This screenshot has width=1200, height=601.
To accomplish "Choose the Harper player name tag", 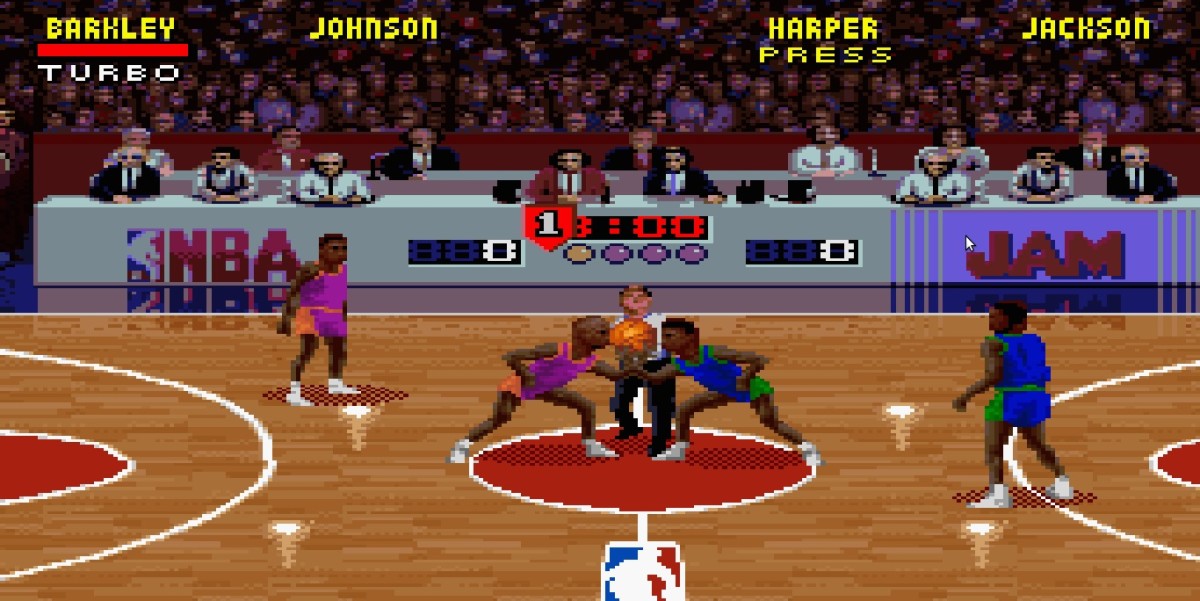I will 823,28.
